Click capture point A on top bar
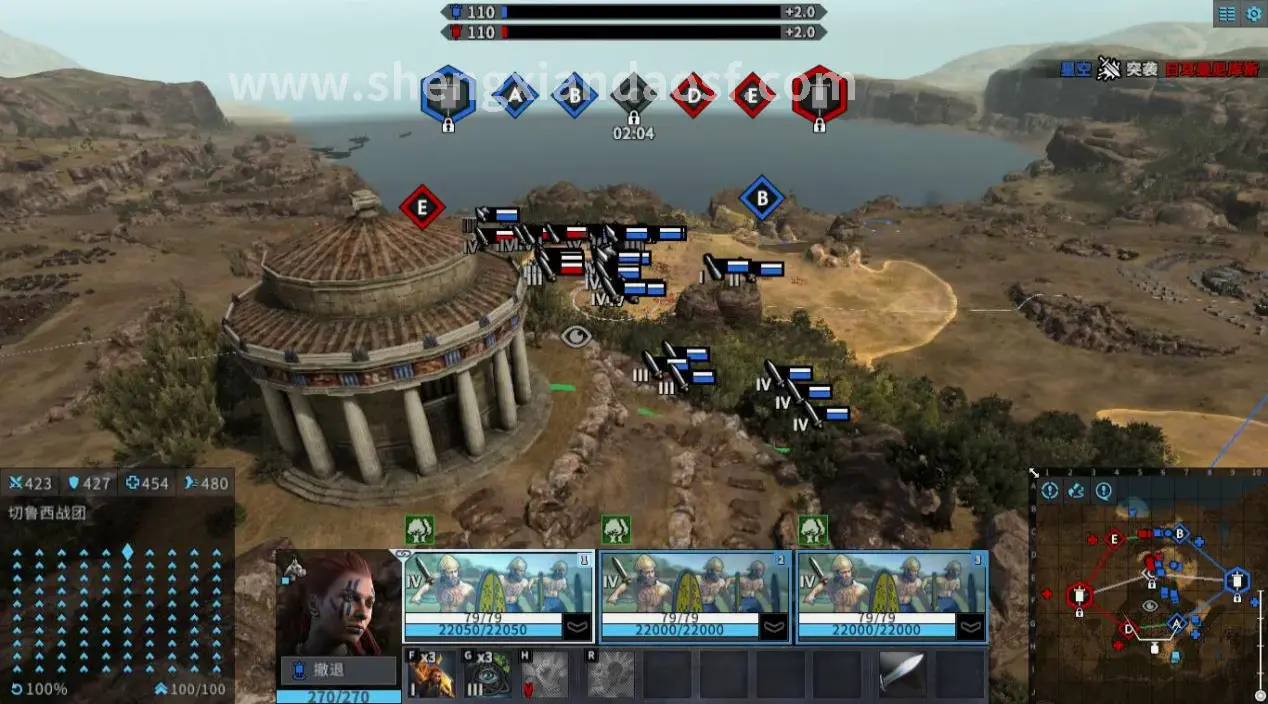Screen dimensions: 1268x704 click(x=515, y=95)
